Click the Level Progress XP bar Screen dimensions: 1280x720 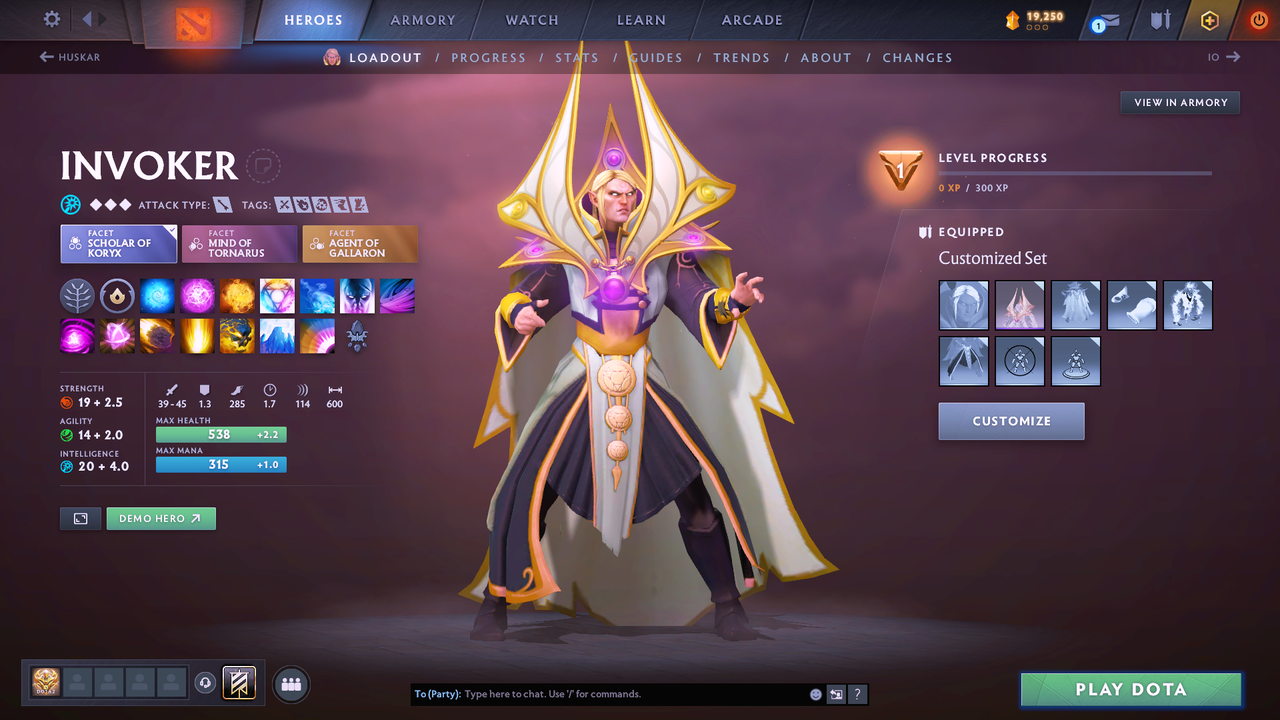click(1075, 172)
